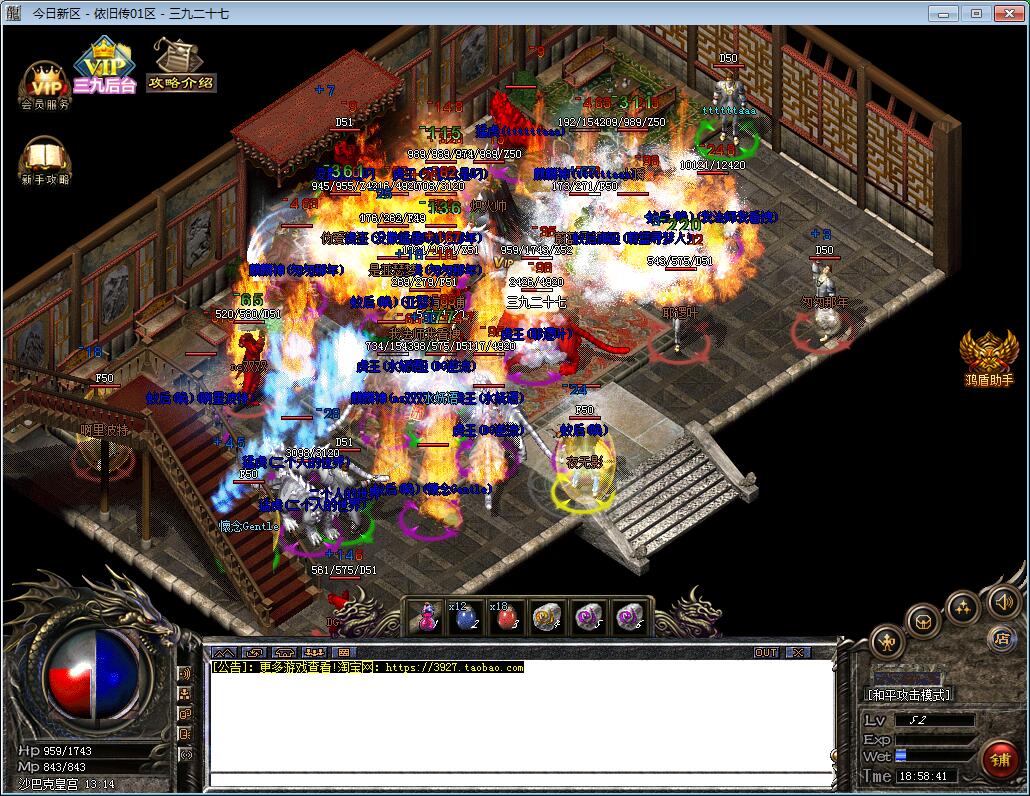This screenshot has width=1030, height=796.
Task: Use the pink gourd potion in slot 1
Action: pyautogui.click(x=427, y=617)
